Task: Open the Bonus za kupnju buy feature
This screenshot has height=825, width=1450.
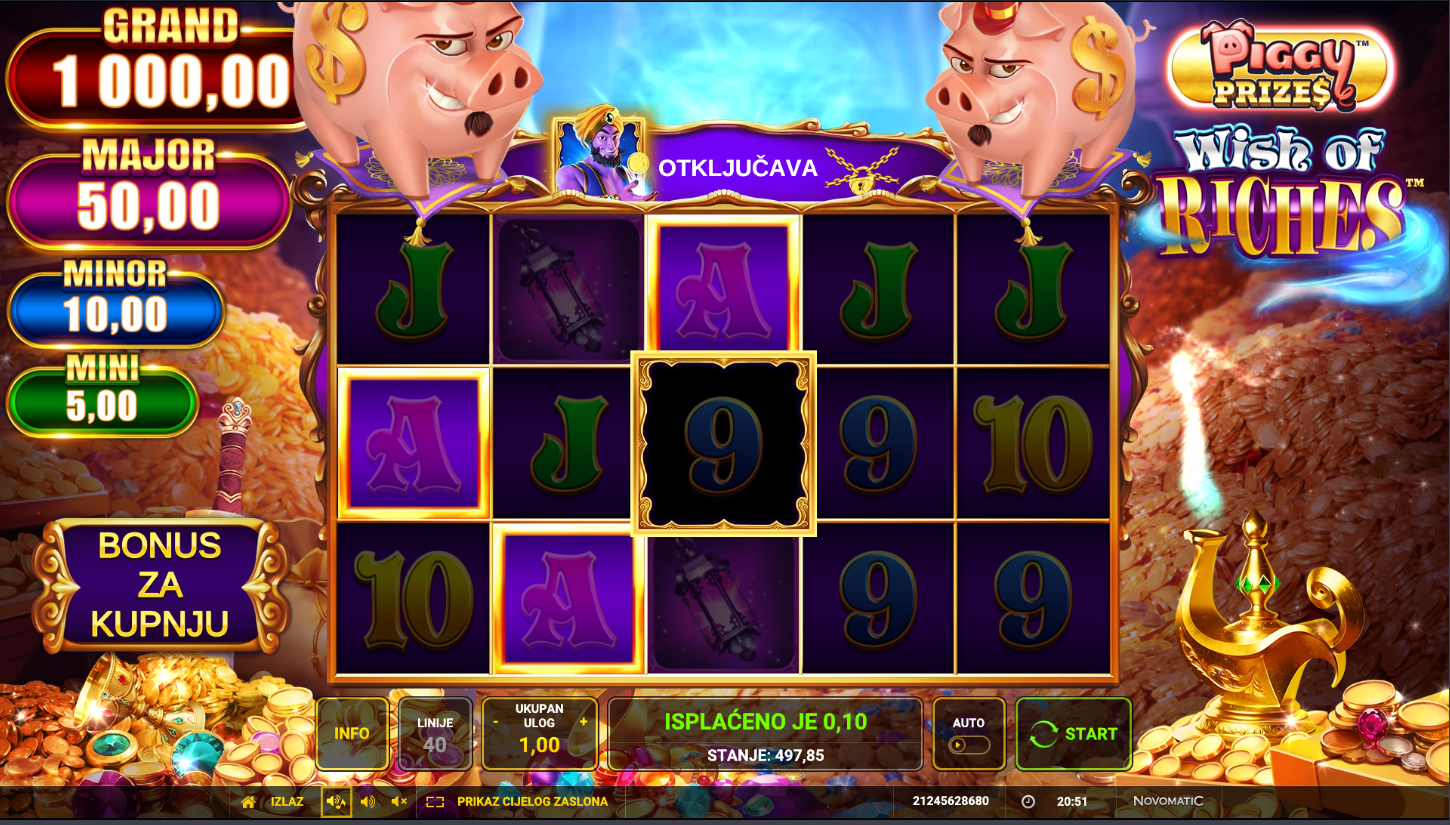Action: coord(160,585)
